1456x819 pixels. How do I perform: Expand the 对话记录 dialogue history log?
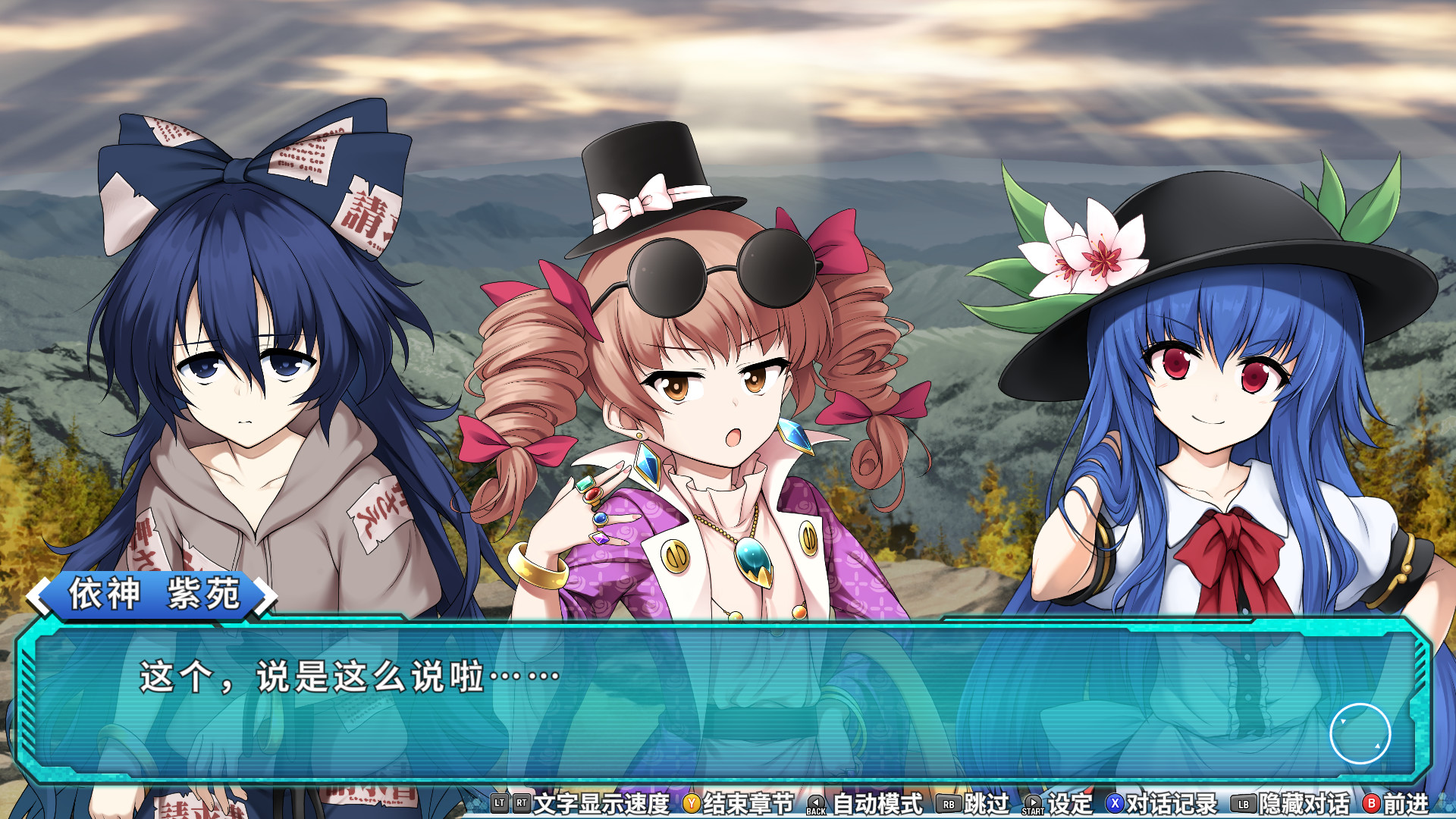click(x=1173, y=805)
